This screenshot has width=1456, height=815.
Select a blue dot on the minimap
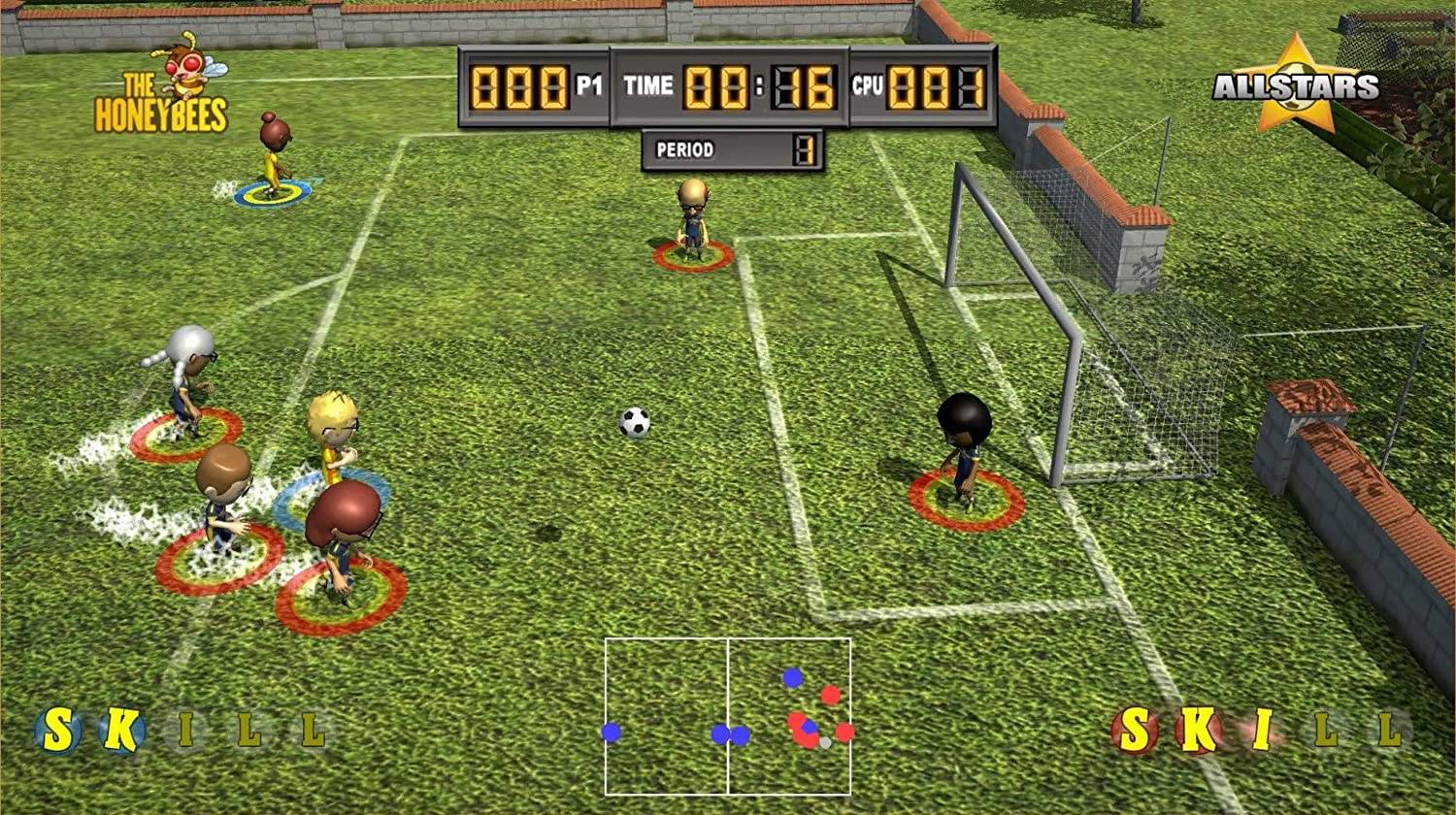(612, 731)
